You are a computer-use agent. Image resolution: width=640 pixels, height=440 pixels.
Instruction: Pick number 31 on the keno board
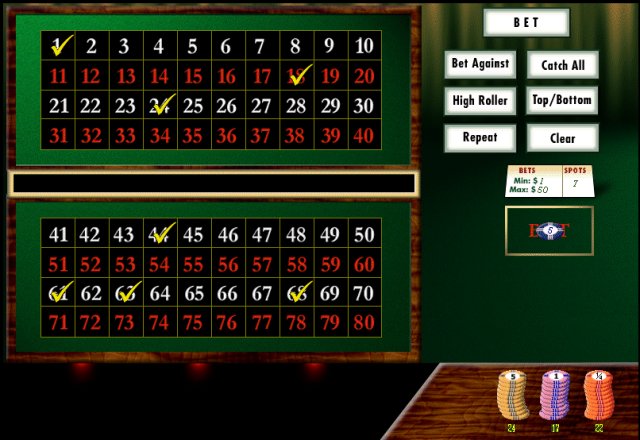[59, 136]
